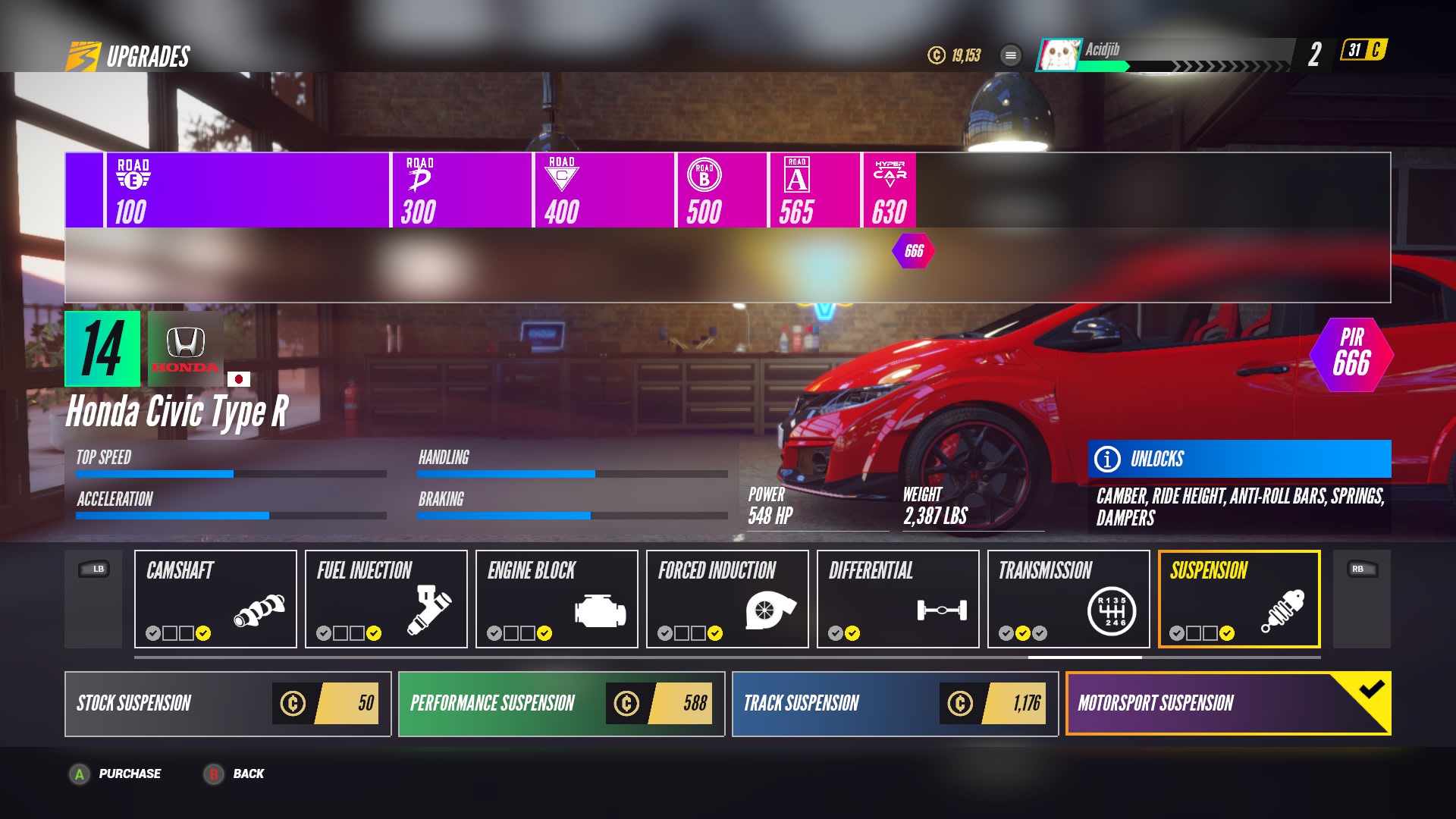
Task: Select the installed Motorsport Suspension
Action: tap(1228, 704)
